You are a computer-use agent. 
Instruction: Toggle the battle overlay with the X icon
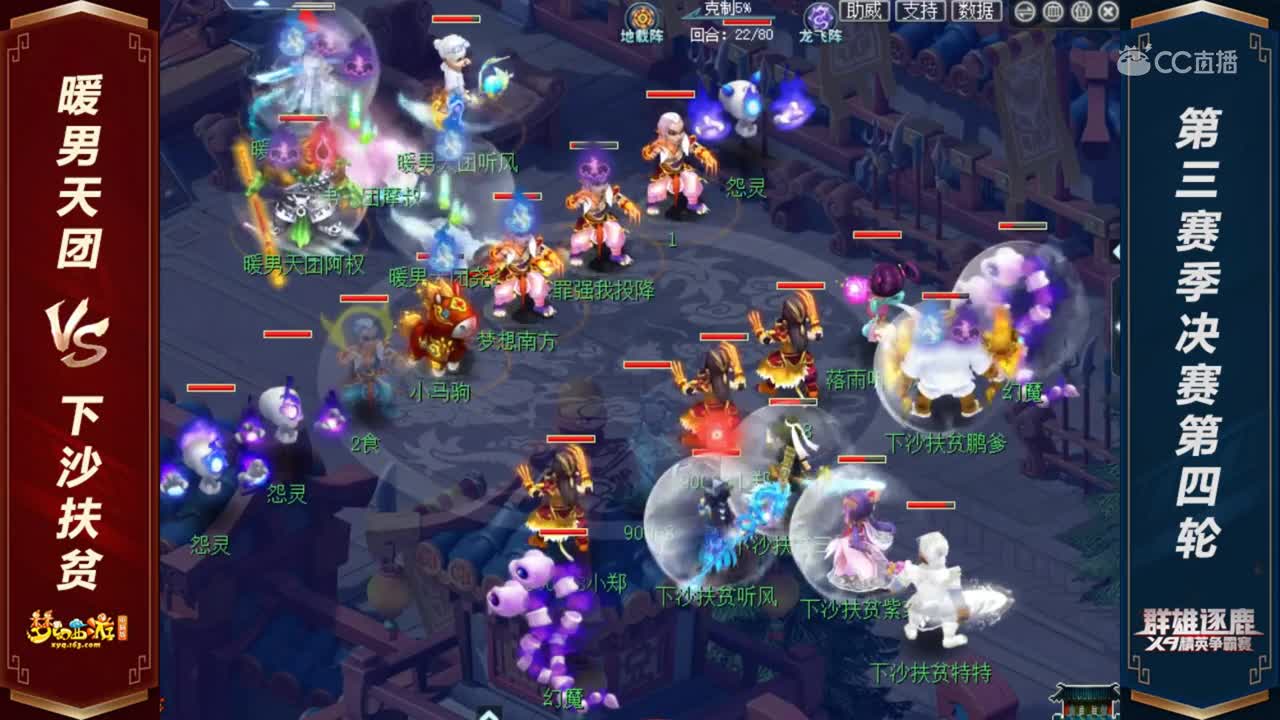click(1108, 12)
